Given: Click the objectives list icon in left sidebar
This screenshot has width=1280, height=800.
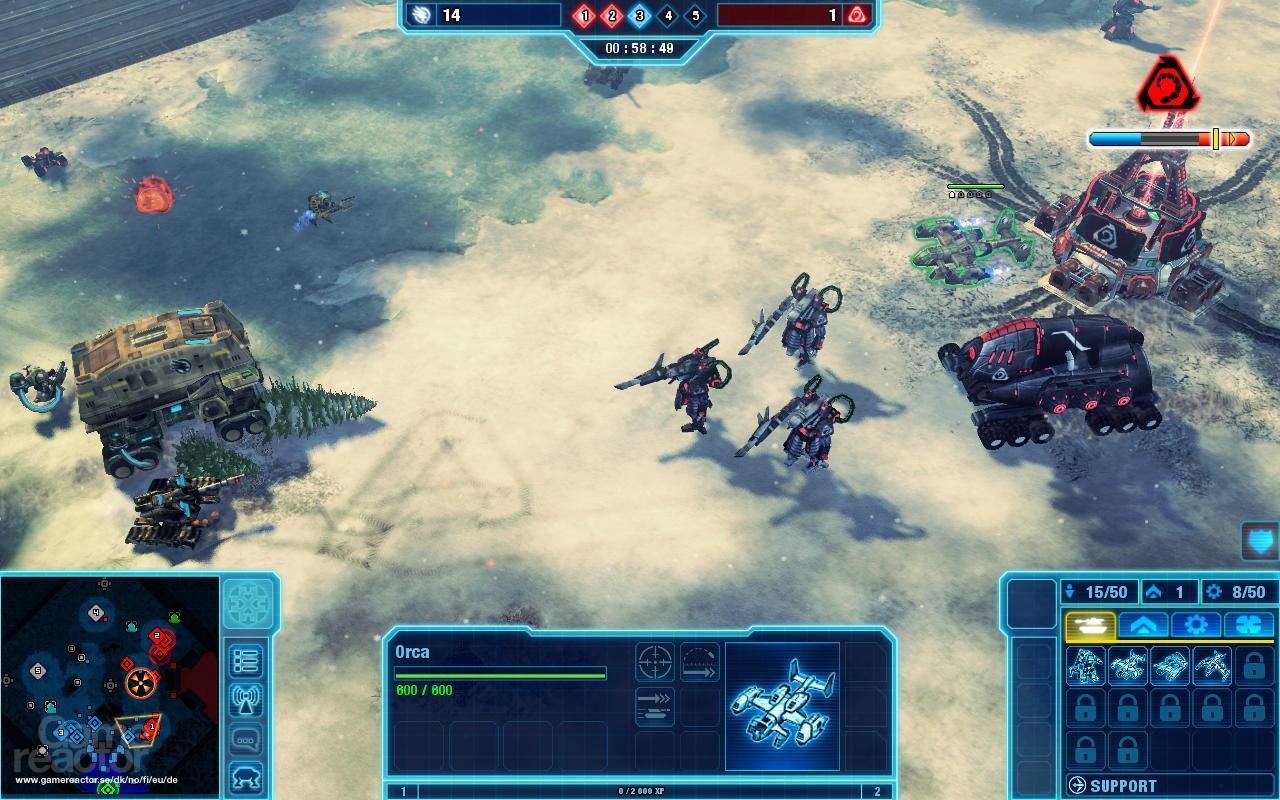Looking at the screenshot, I should coord(244,659).
